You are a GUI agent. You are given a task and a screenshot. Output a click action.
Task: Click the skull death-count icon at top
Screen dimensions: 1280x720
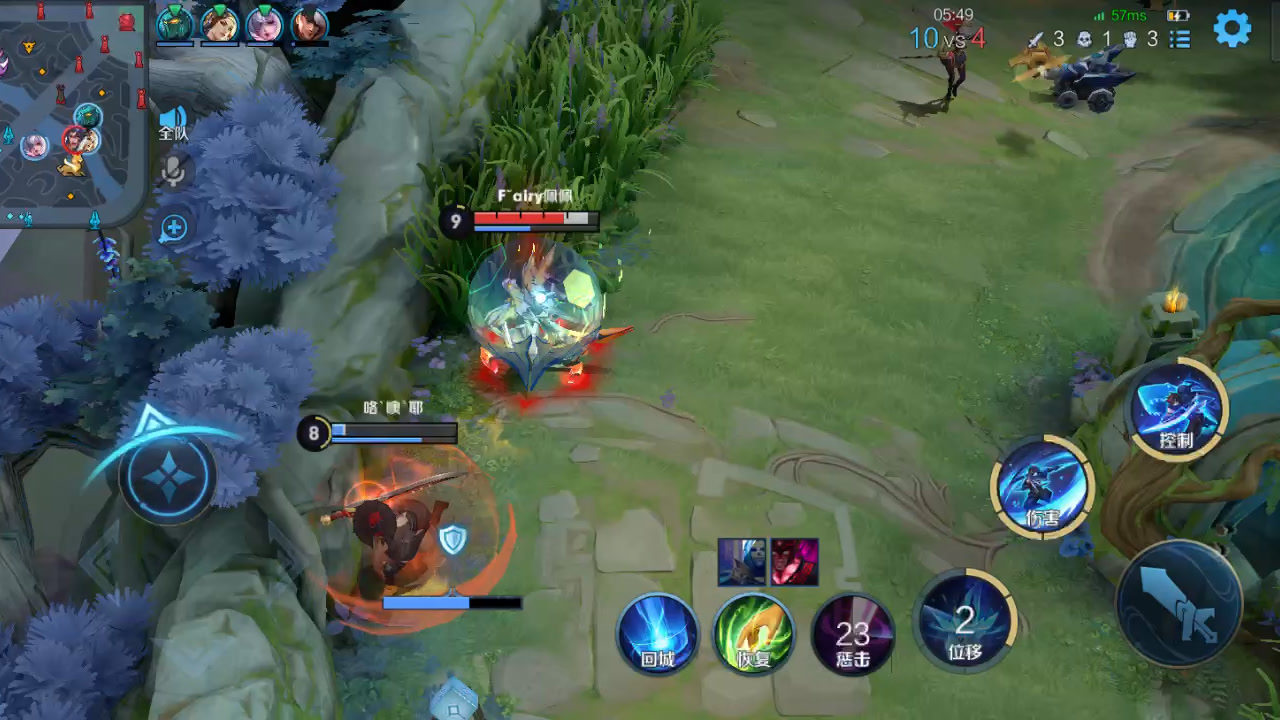(1084, 39)
